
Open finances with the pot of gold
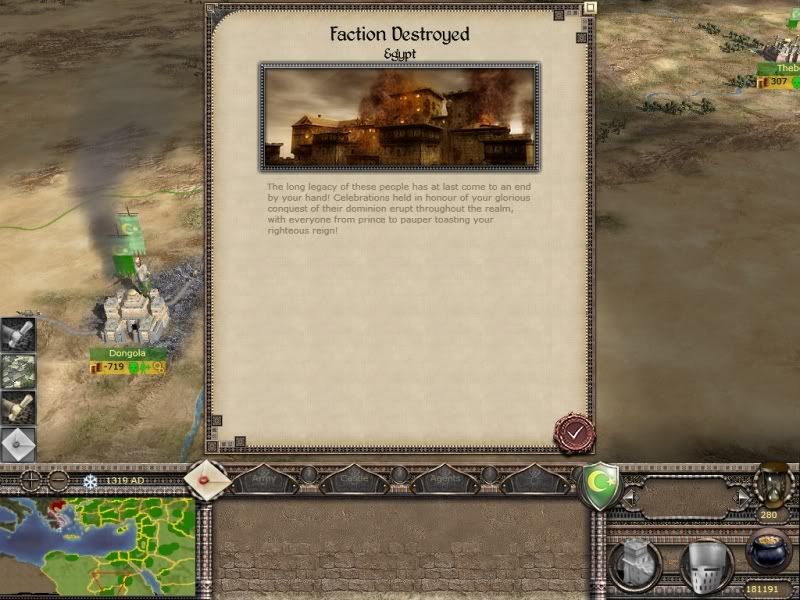(770, 552)
